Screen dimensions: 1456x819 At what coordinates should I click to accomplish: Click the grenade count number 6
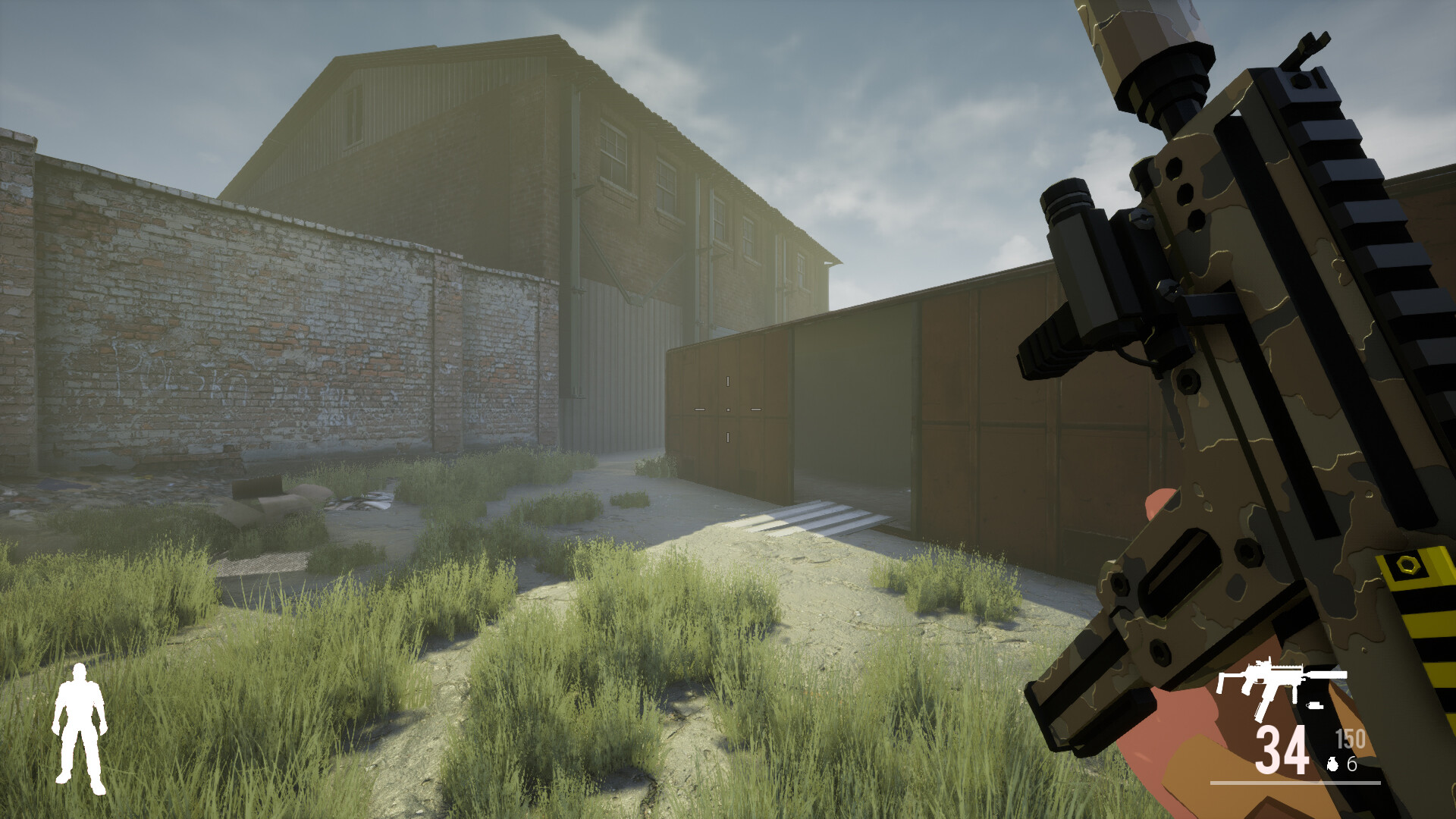pyautogui.click(x=1352, y=764)
